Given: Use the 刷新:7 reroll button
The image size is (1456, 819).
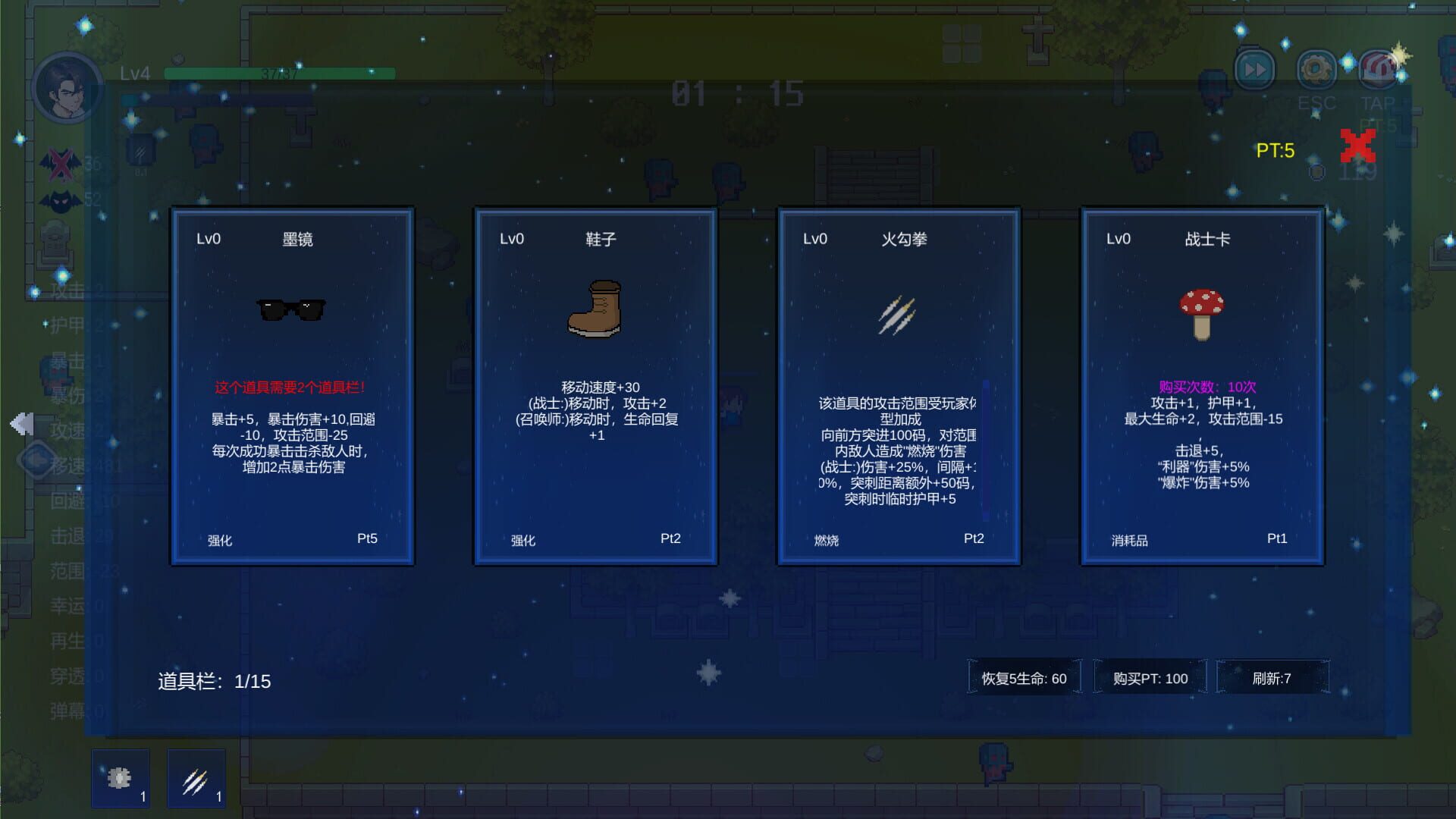Looking at the screenshot, I should (1272, 677).
